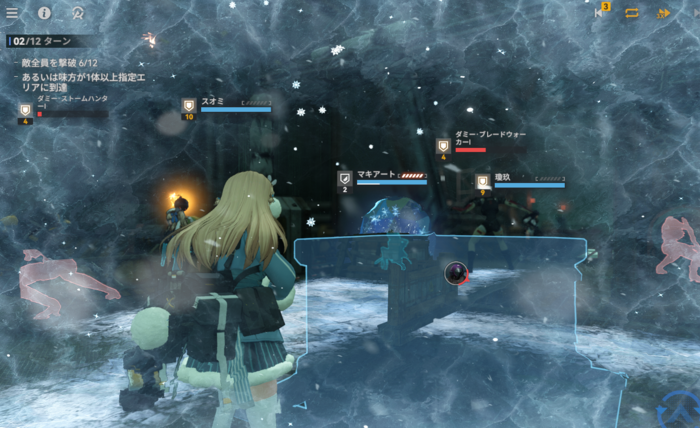Select ally unit マキアート by nameplate

click(383, 177)
